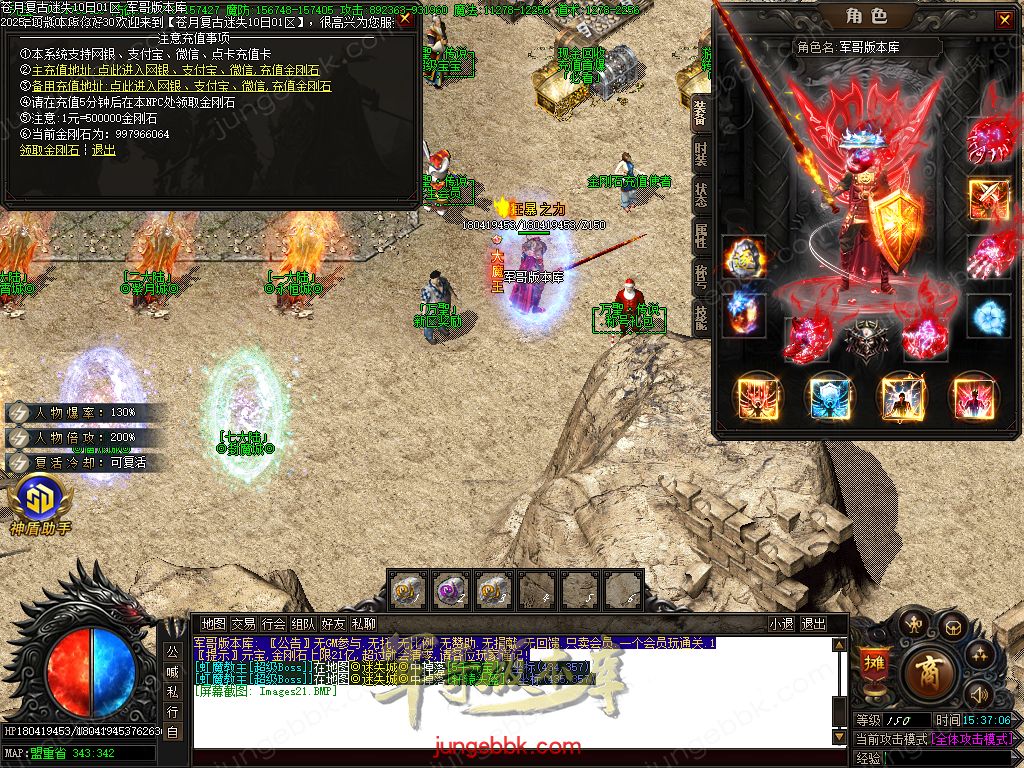The image size is (1024, 768).
Task: Choose the 退出 exit link in the dialog
Action: 104,150
